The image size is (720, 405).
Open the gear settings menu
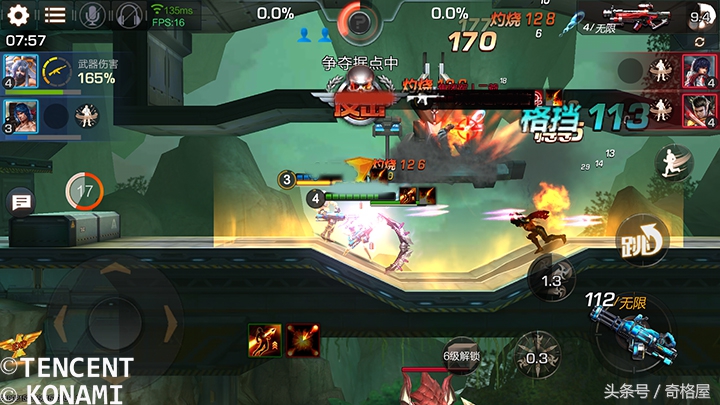coord(18,15)
